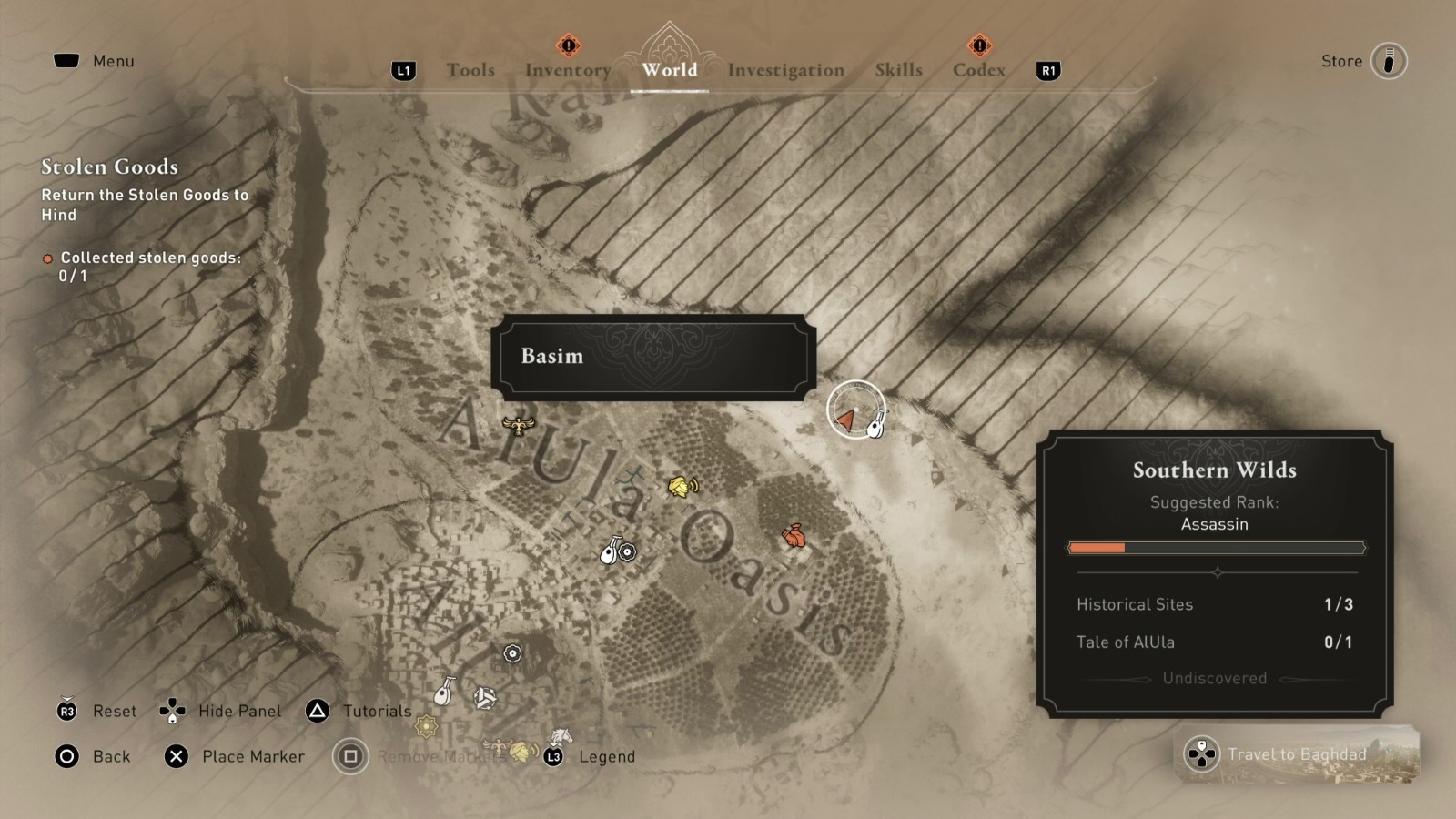Switch to the Investigation tab

[x=784, y=69]
